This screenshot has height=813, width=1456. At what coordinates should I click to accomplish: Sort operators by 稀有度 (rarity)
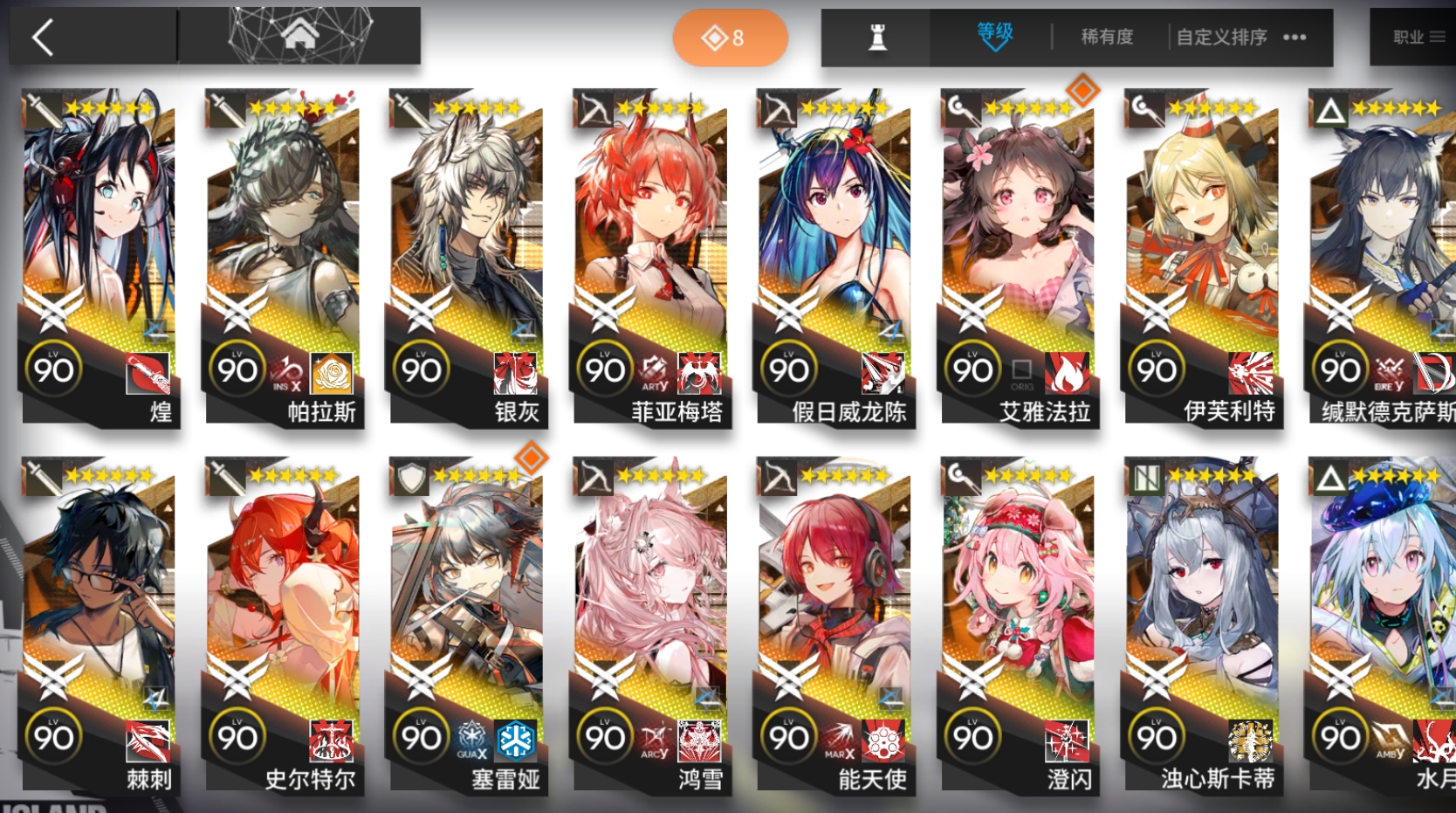(x=1107, y=37)
